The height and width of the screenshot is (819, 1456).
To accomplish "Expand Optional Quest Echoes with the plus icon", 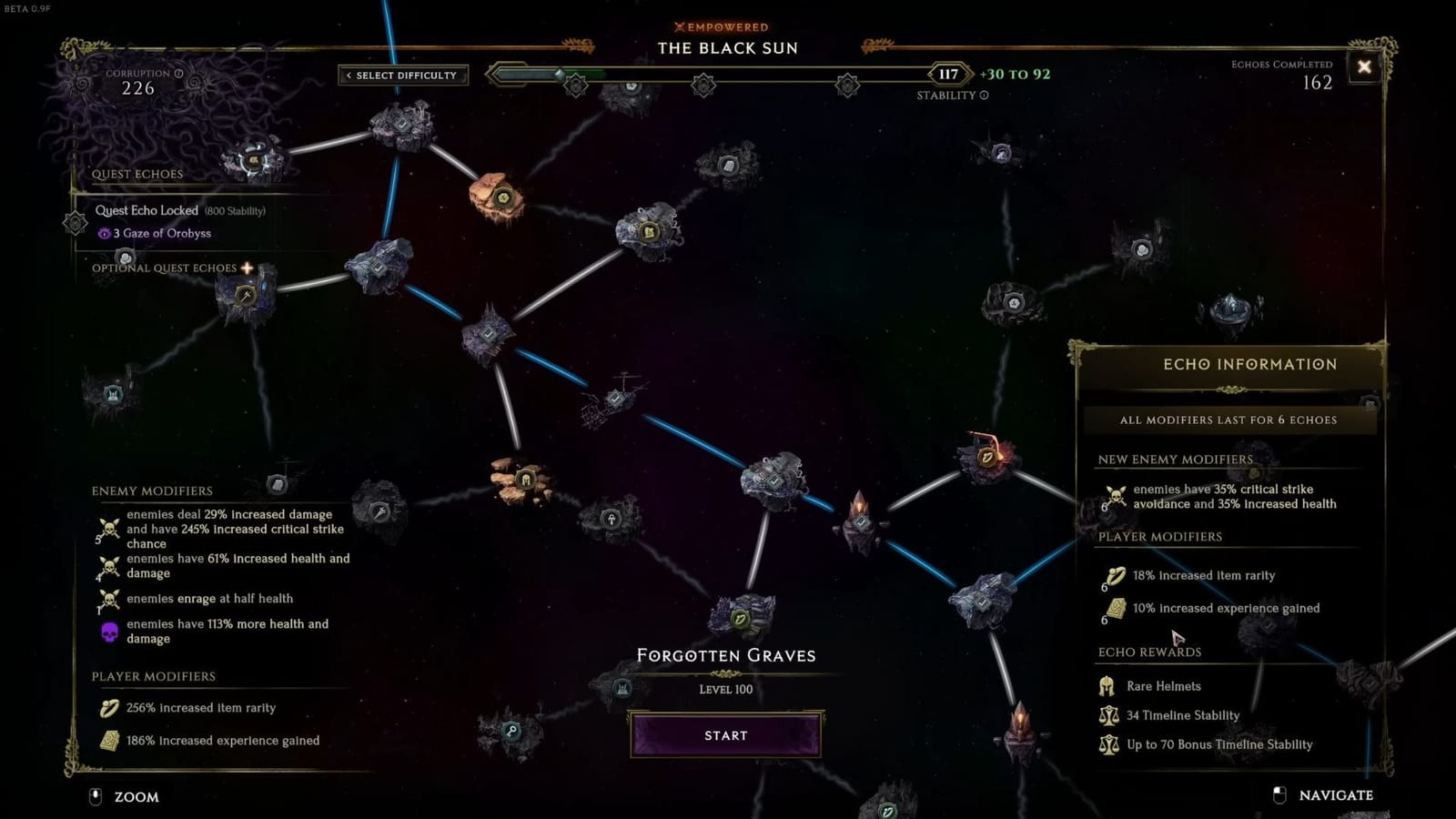I will [x=248, y=267].
